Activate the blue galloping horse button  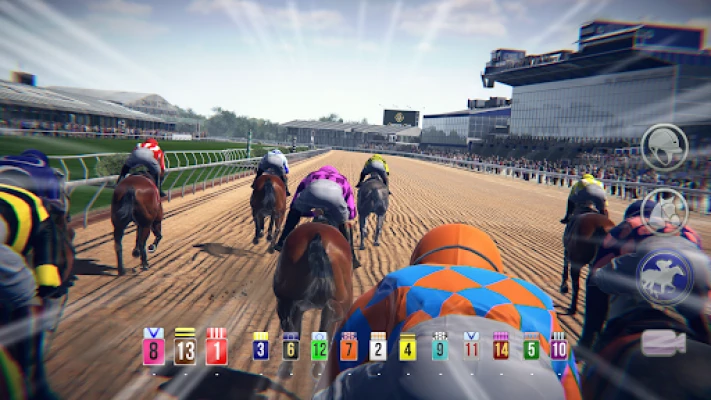pyautogui.click(x=664, y=276)
